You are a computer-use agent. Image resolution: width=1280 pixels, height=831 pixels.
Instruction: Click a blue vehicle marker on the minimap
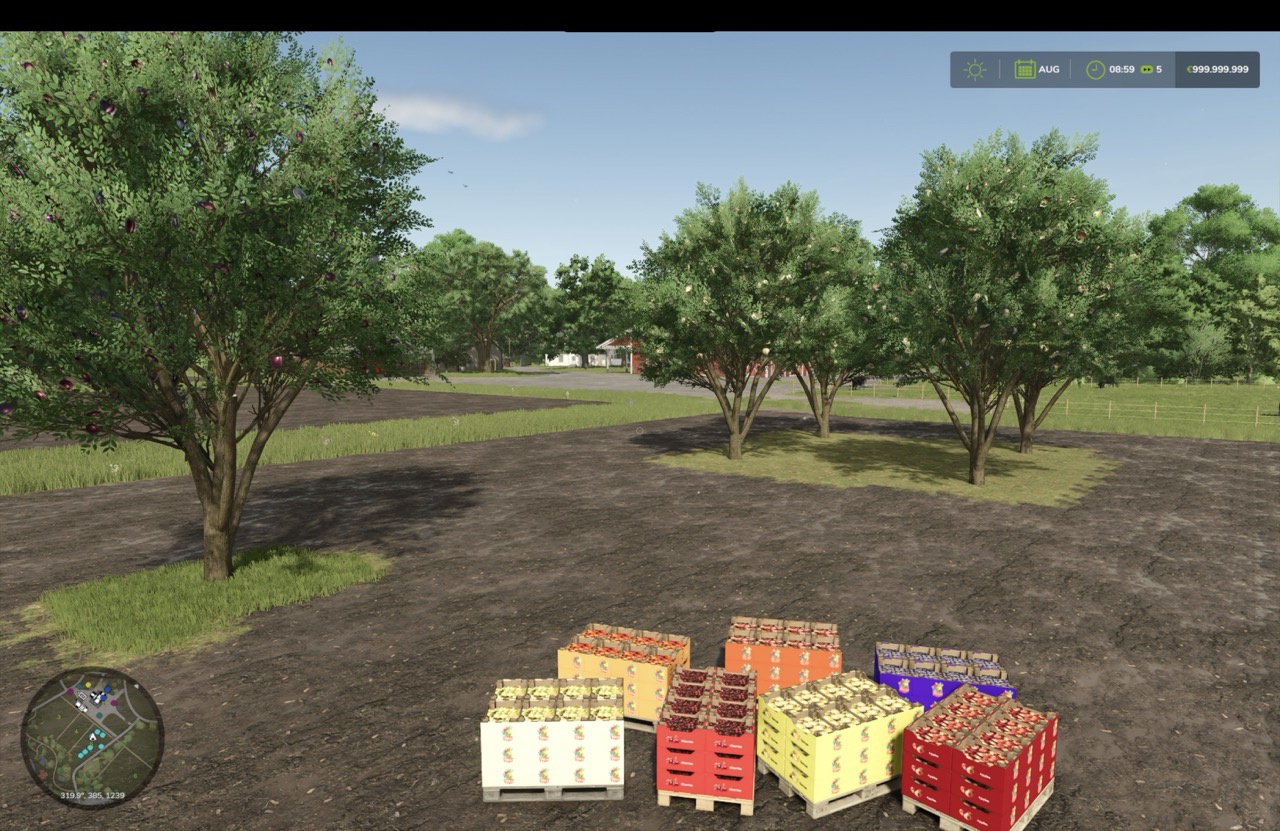[x=107, y=689]
